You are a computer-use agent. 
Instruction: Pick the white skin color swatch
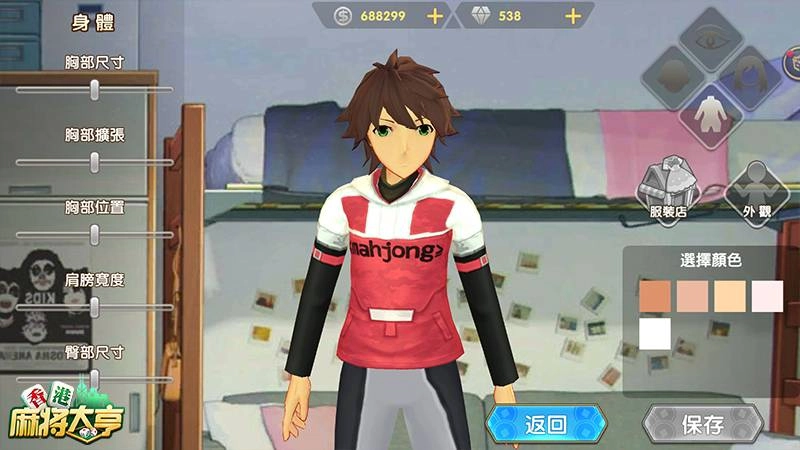(654, 333)
